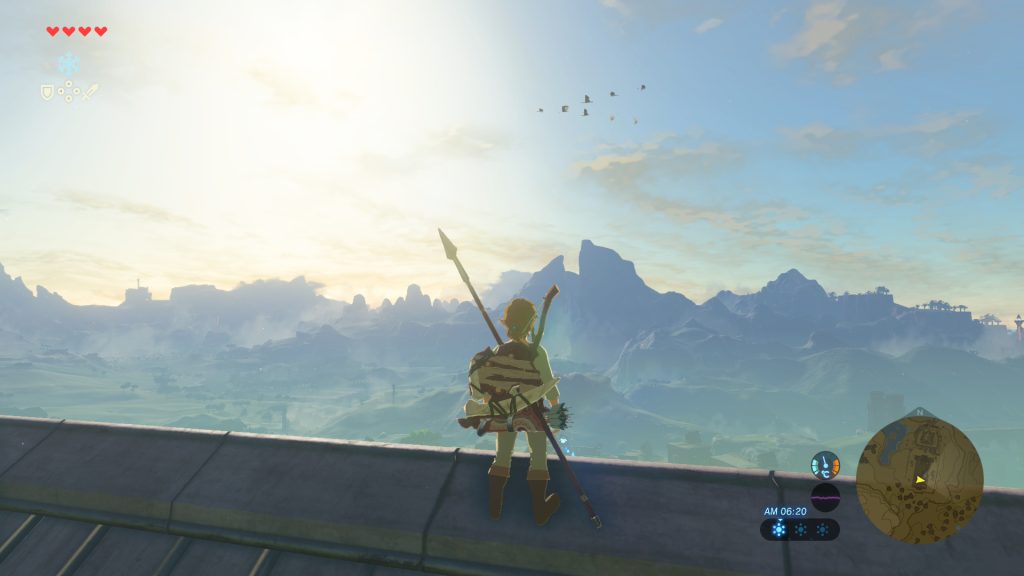
Task: Click the temperature gauge icon
Action: (x=825, y=464)
